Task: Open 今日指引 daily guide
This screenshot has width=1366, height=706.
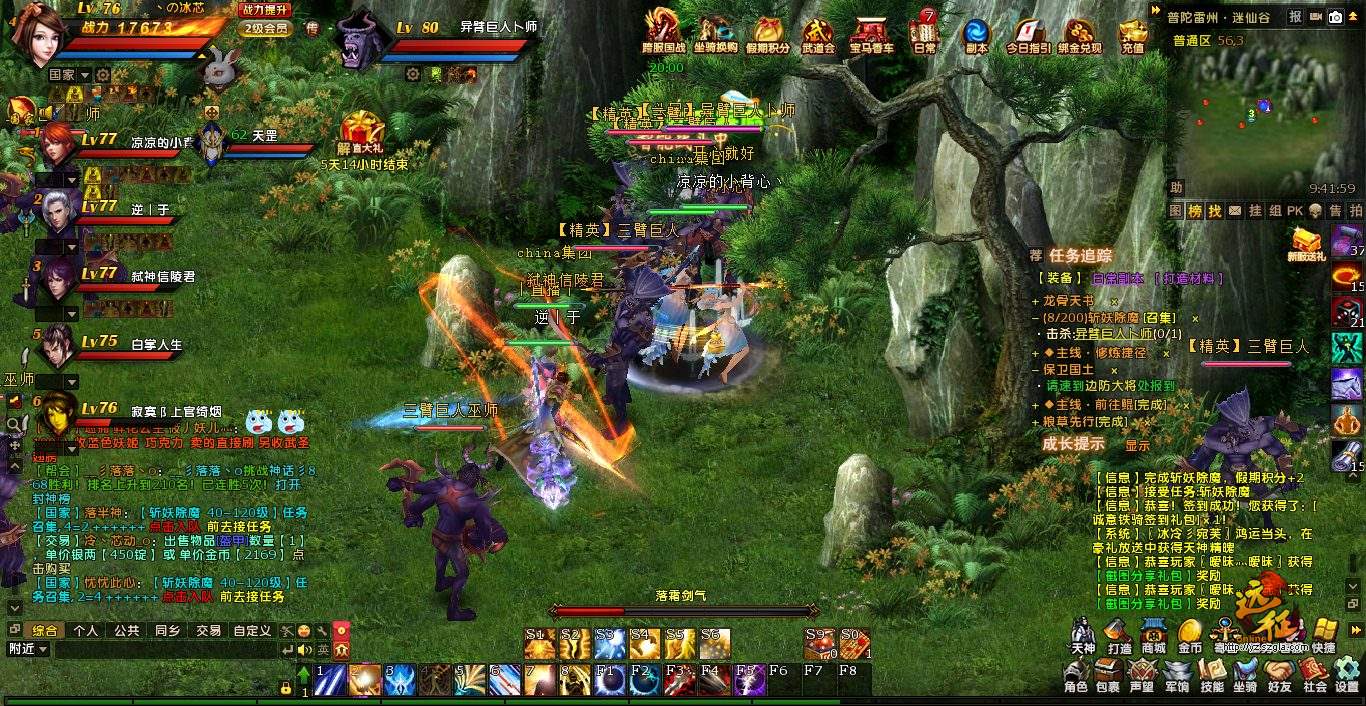Action: (x=1027, y=33)
